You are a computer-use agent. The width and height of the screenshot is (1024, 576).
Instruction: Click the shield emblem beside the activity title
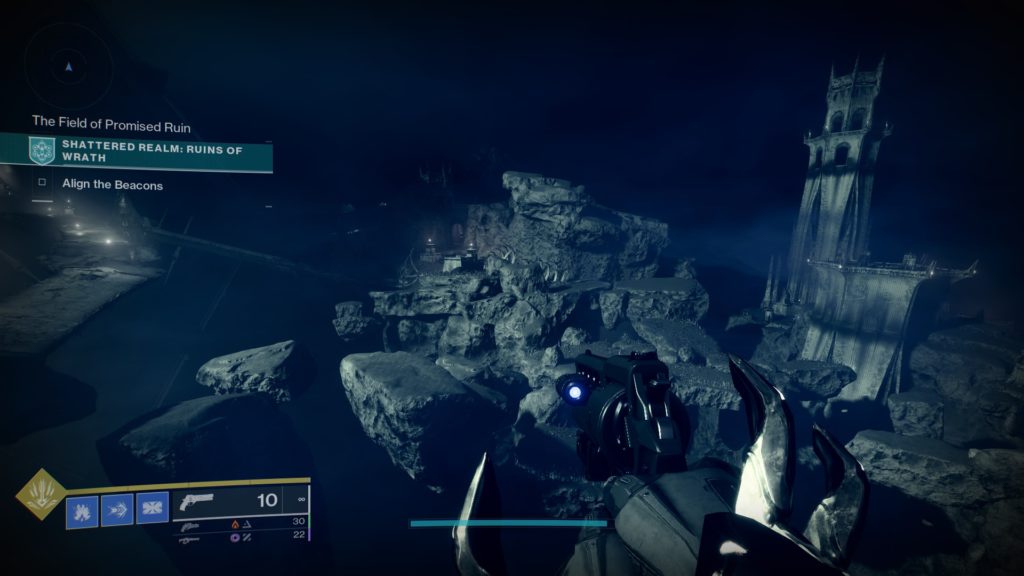coord(42,151)
